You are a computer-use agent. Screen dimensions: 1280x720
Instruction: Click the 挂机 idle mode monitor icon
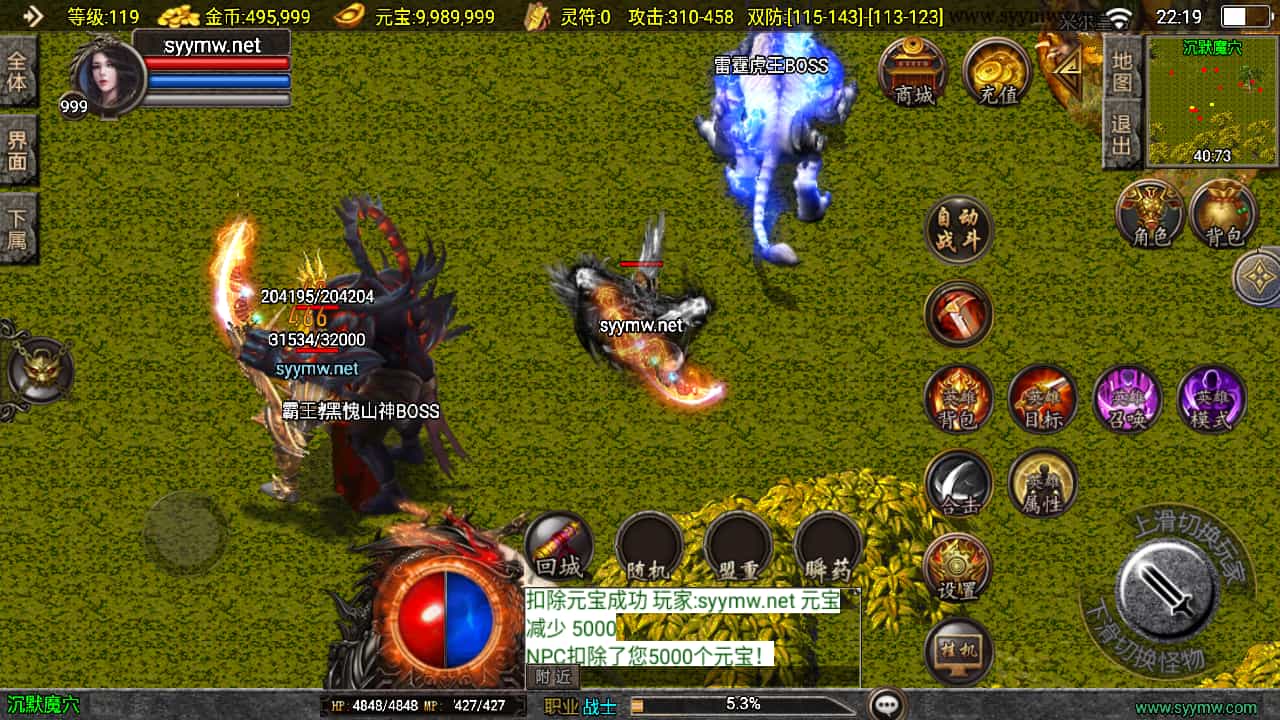(958, 652)
